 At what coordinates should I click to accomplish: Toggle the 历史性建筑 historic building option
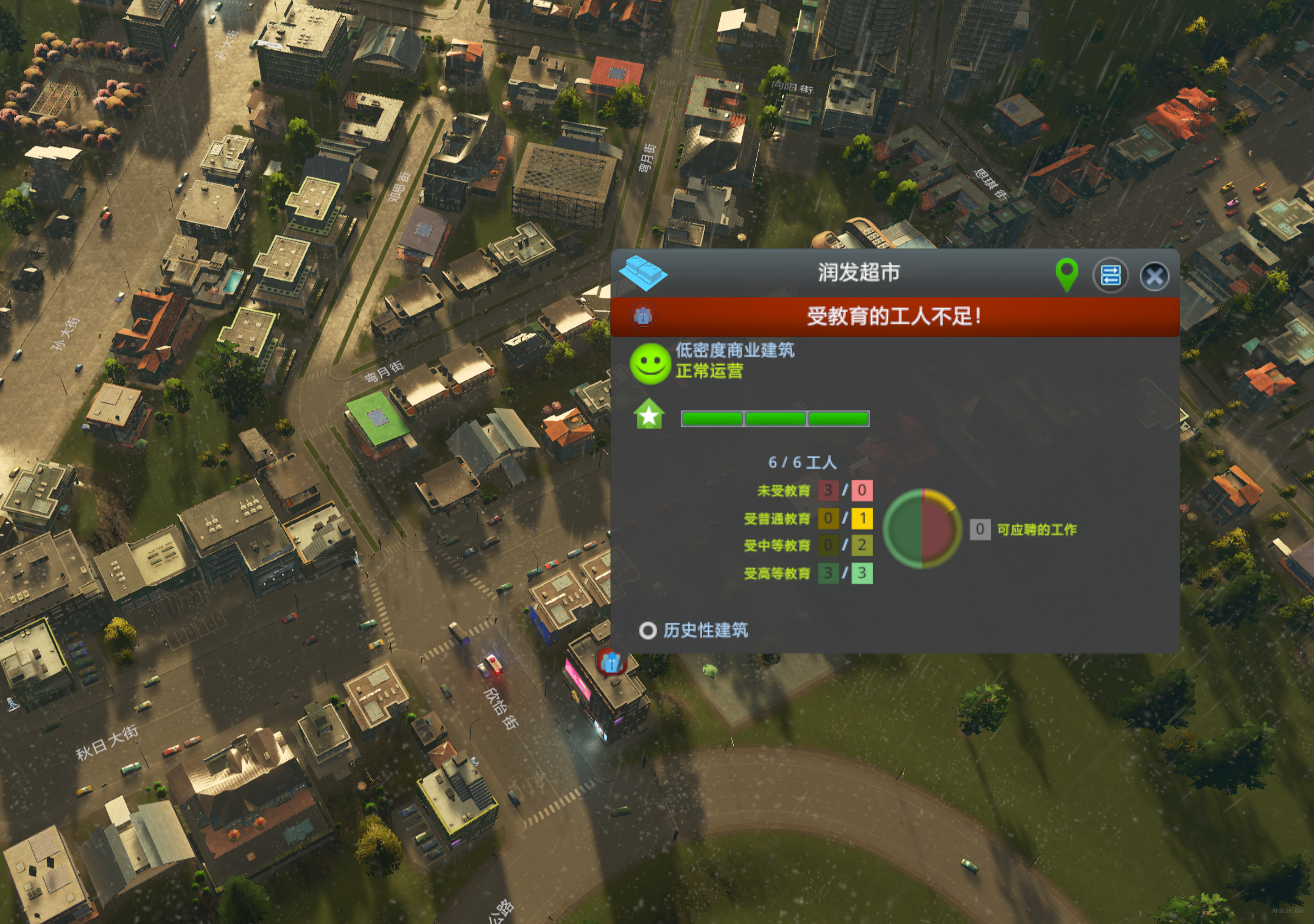pyautogui.click(x=648, y=630)
